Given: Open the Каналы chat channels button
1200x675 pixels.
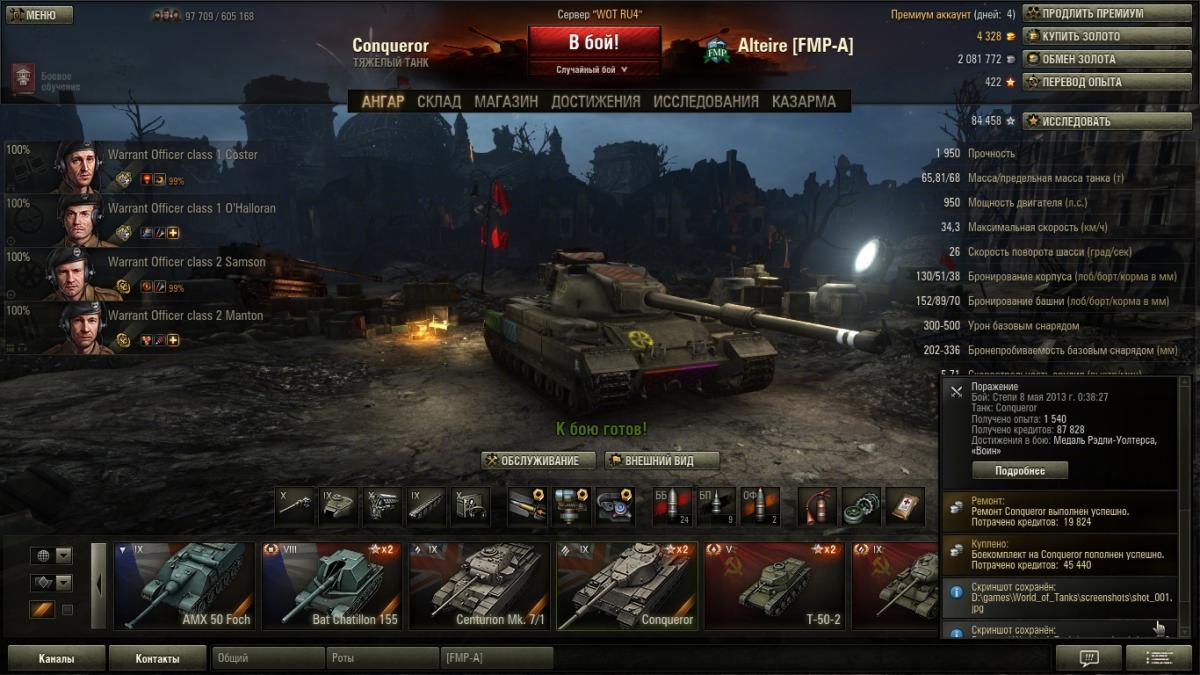Looking at the screenshot, I should pyautogui.click(x=56, y=659).
